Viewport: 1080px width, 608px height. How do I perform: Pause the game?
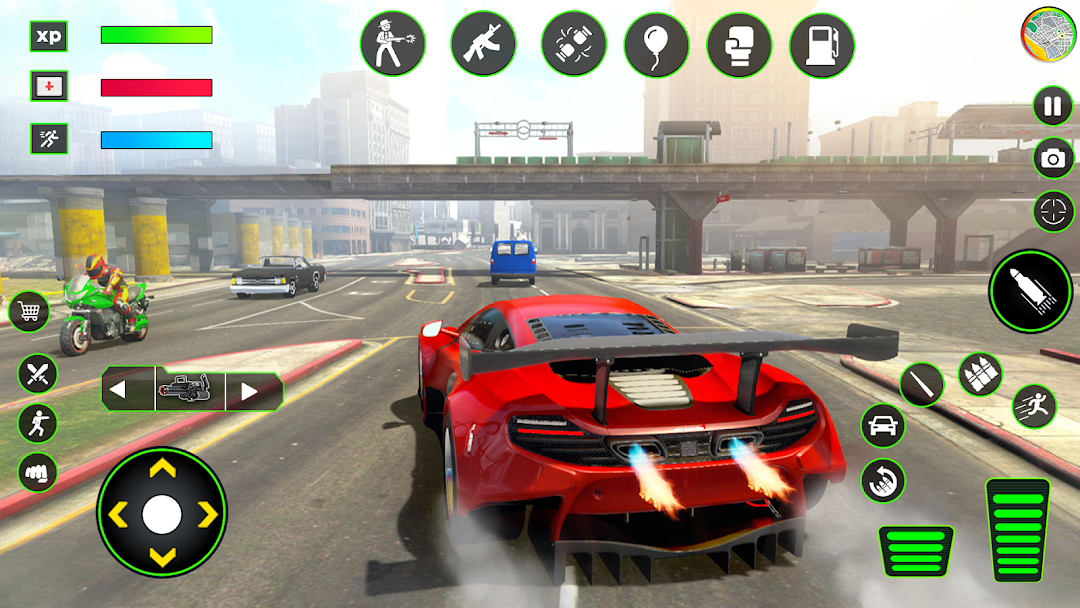coord(1052,107)
